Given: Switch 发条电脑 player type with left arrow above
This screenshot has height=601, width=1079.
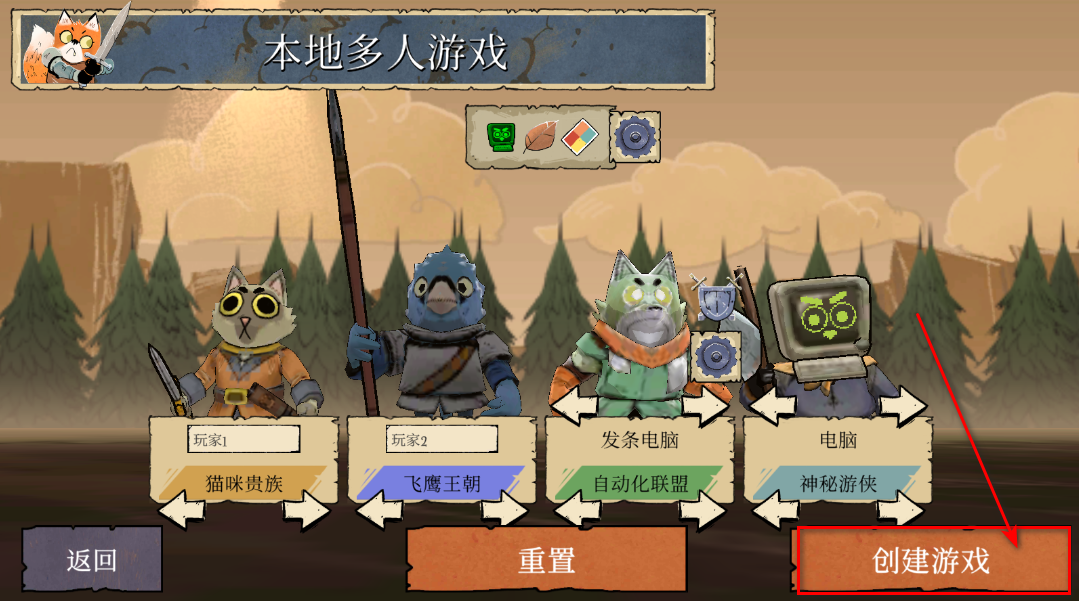Looking at the screenshot, I should pos(577,406).
